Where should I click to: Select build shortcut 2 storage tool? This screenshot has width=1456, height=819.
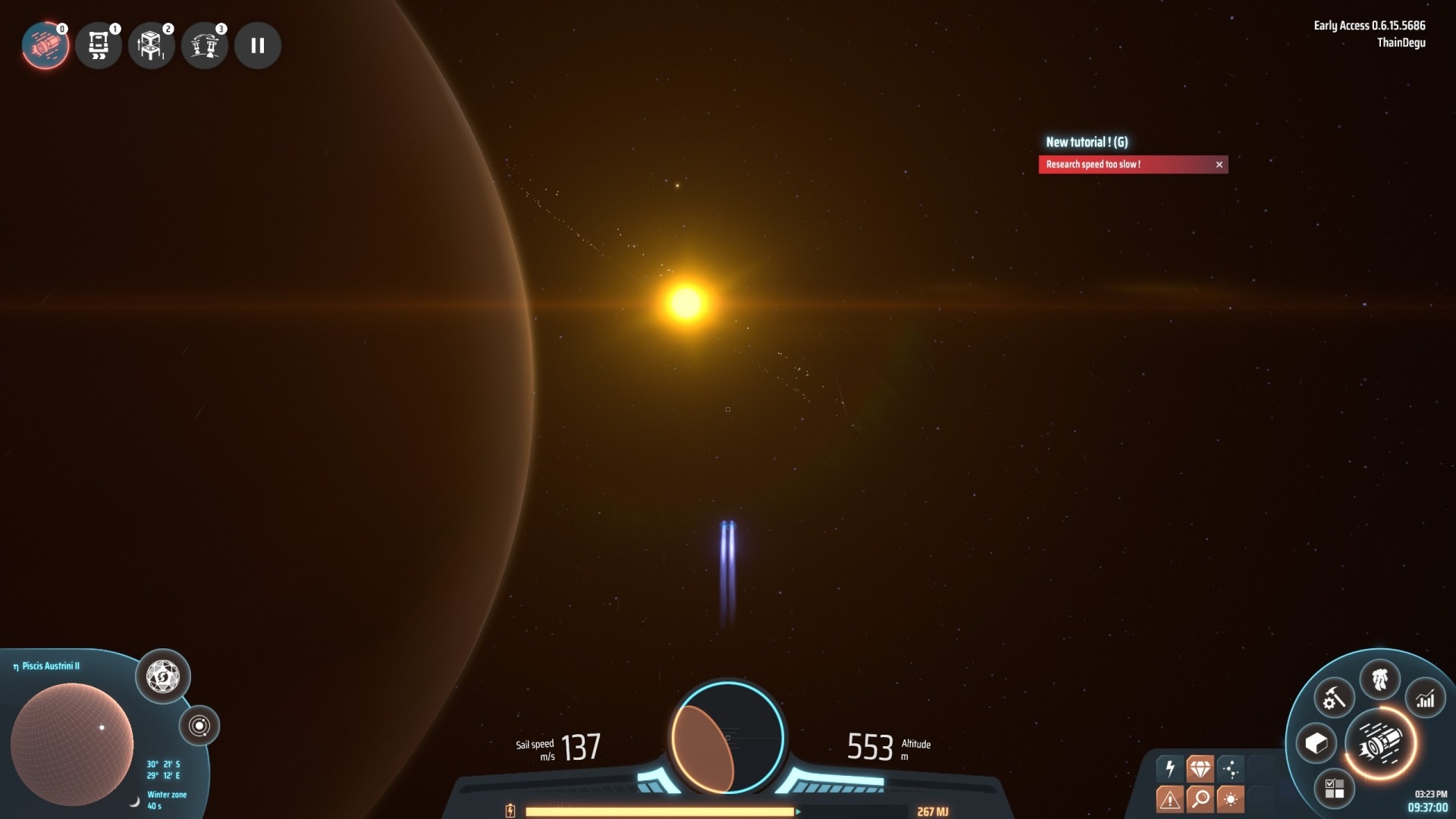(152, 45)
